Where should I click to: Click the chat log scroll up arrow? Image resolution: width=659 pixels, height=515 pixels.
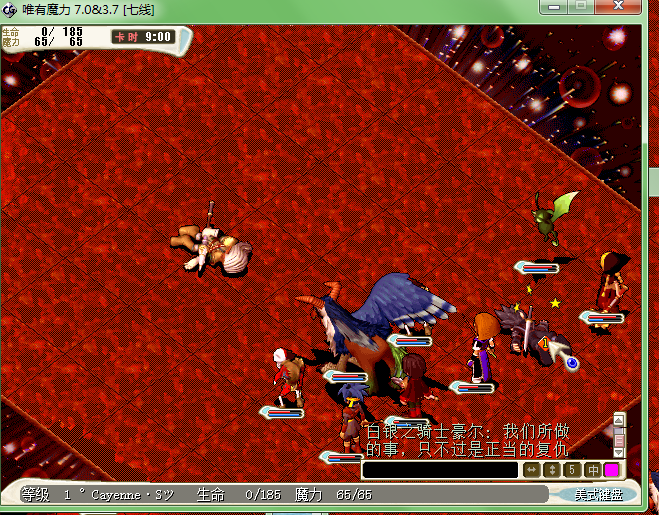pyautogui.click(x=619, y=420)
